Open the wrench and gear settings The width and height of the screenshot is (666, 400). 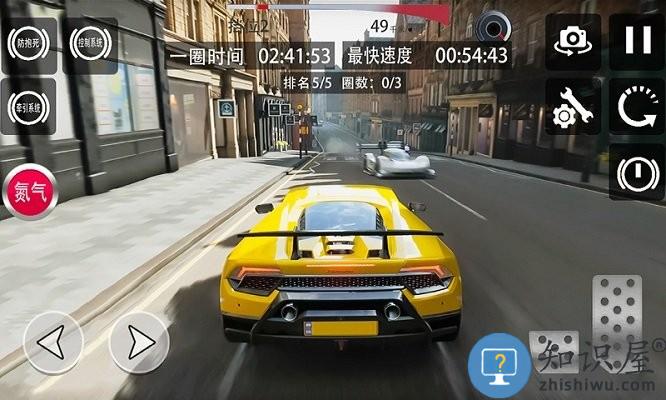573,109
